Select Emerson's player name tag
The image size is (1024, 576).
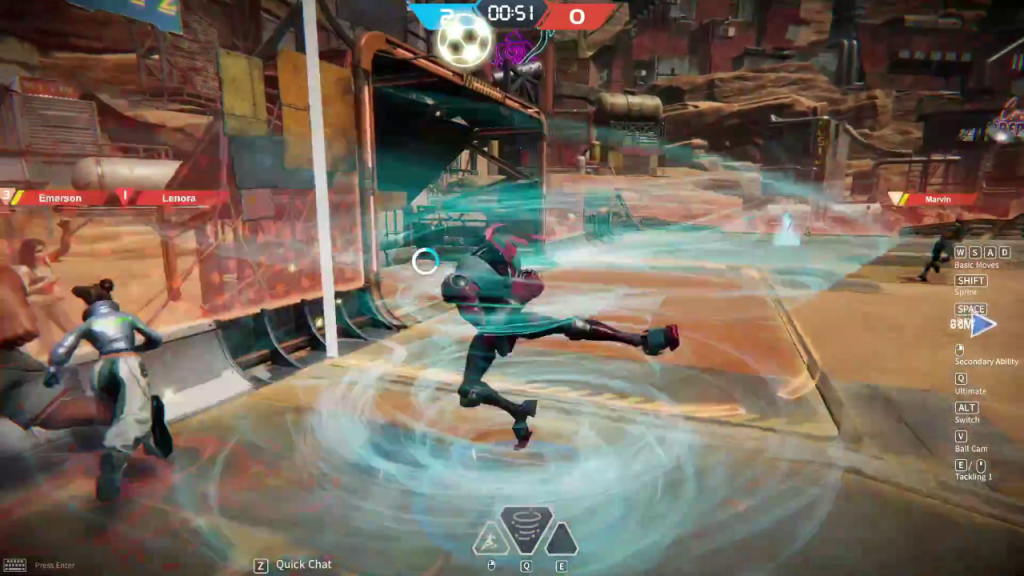pyautogui.click(x=60, y=198)
